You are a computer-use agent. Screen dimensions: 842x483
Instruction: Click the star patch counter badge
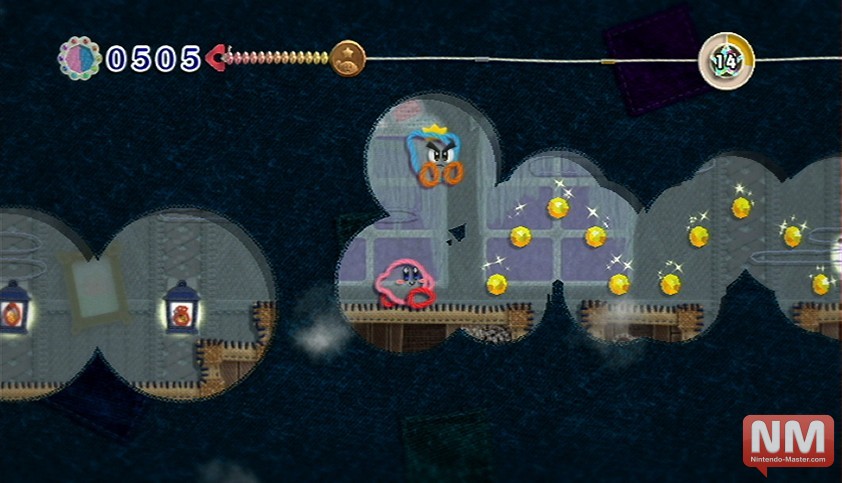click(x=726, y=60)
